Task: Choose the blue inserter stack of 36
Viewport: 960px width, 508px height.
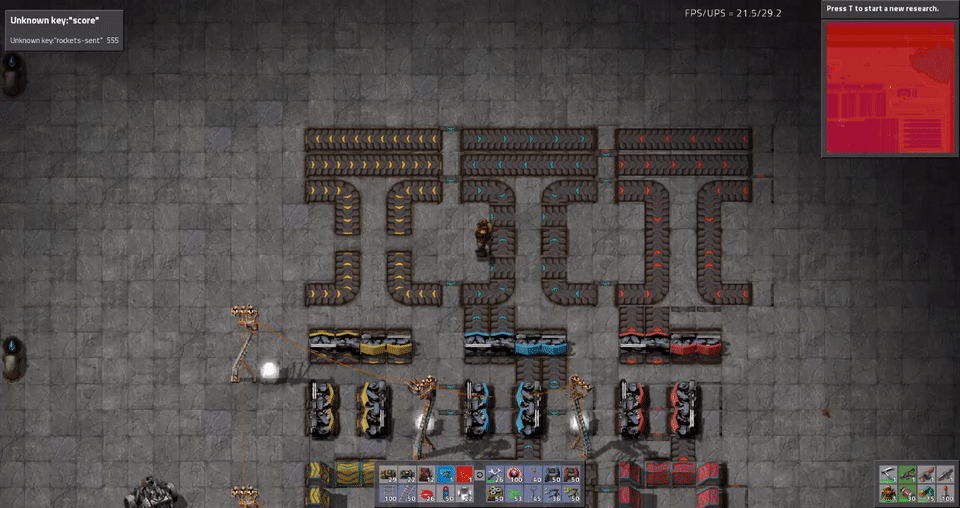Action: tap(554, 493)
